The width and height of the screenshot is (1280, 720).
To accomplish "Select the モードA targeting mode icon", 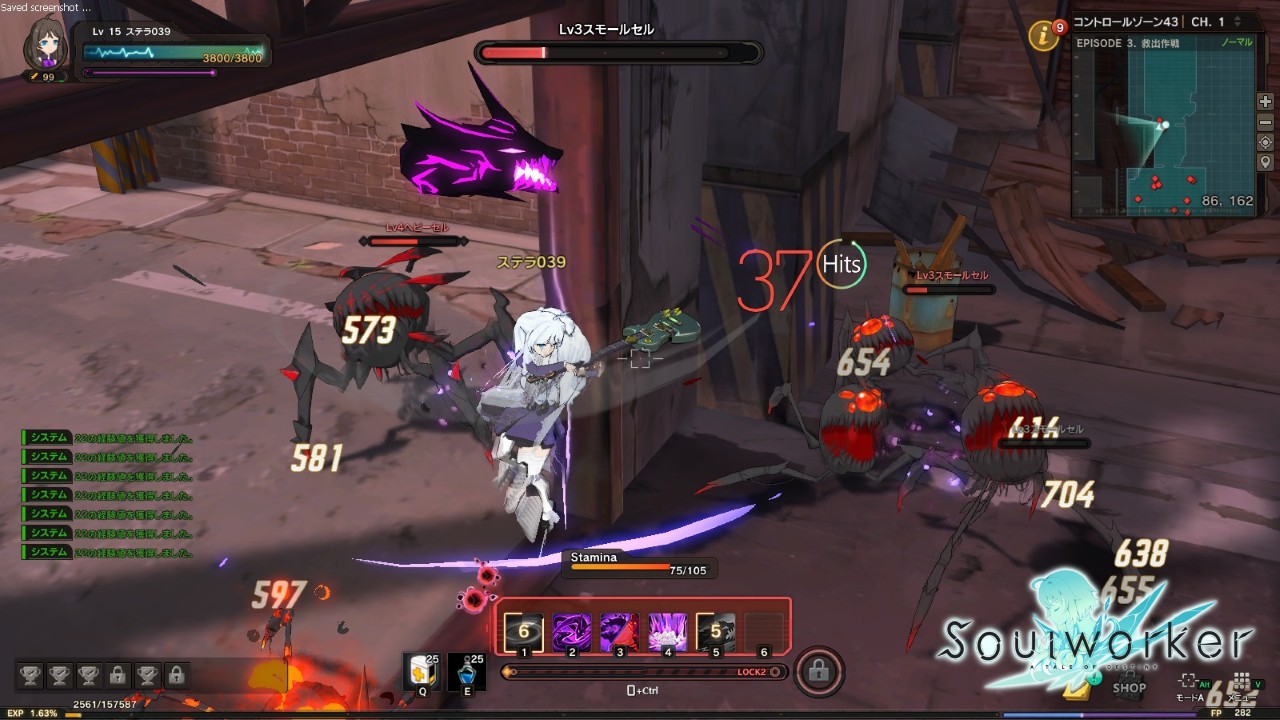I will tap(1188, 680).
